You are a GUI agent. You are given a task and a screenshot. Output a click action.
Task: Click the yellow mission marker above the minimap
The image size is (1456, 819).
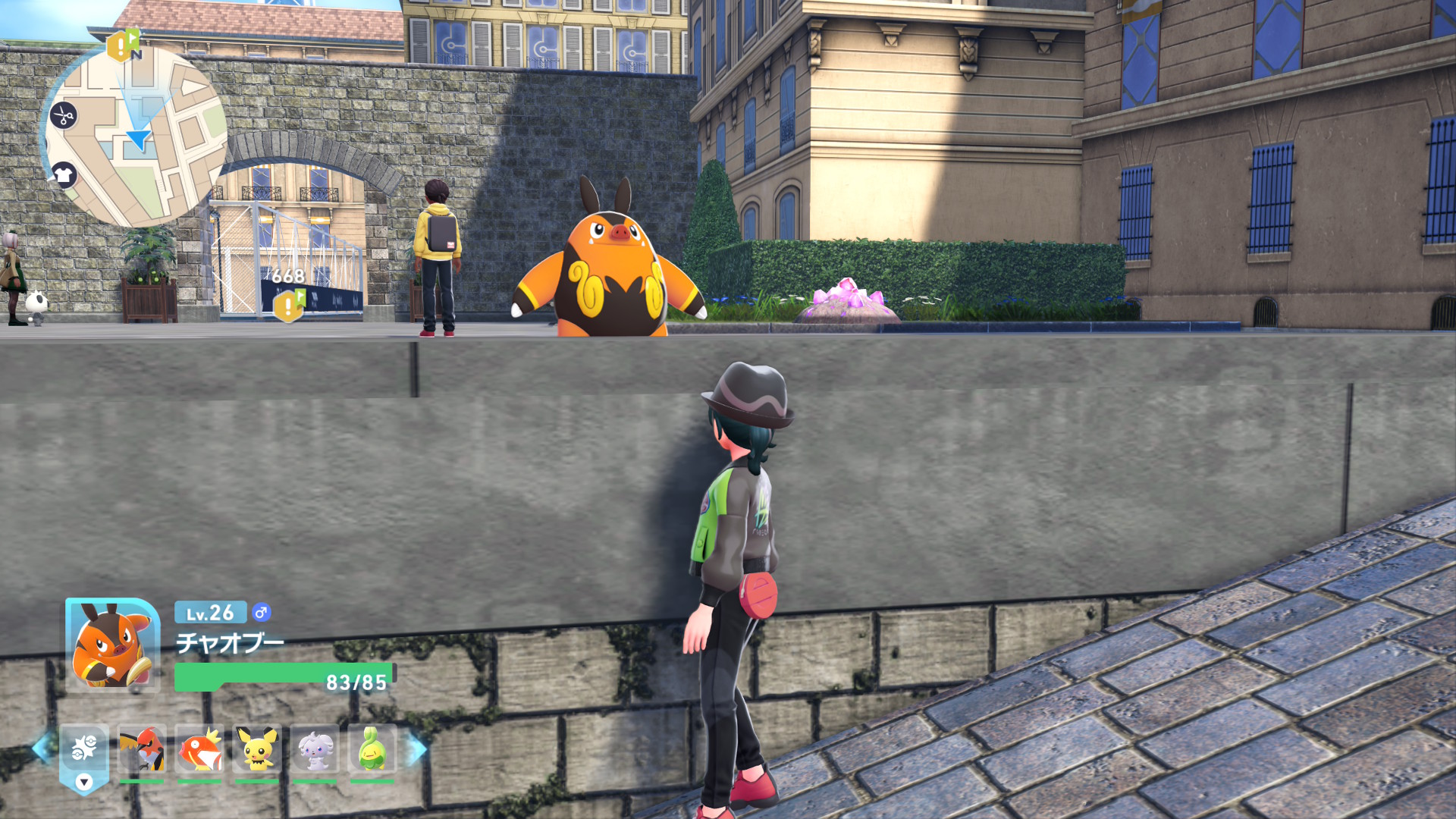[121, 45]
